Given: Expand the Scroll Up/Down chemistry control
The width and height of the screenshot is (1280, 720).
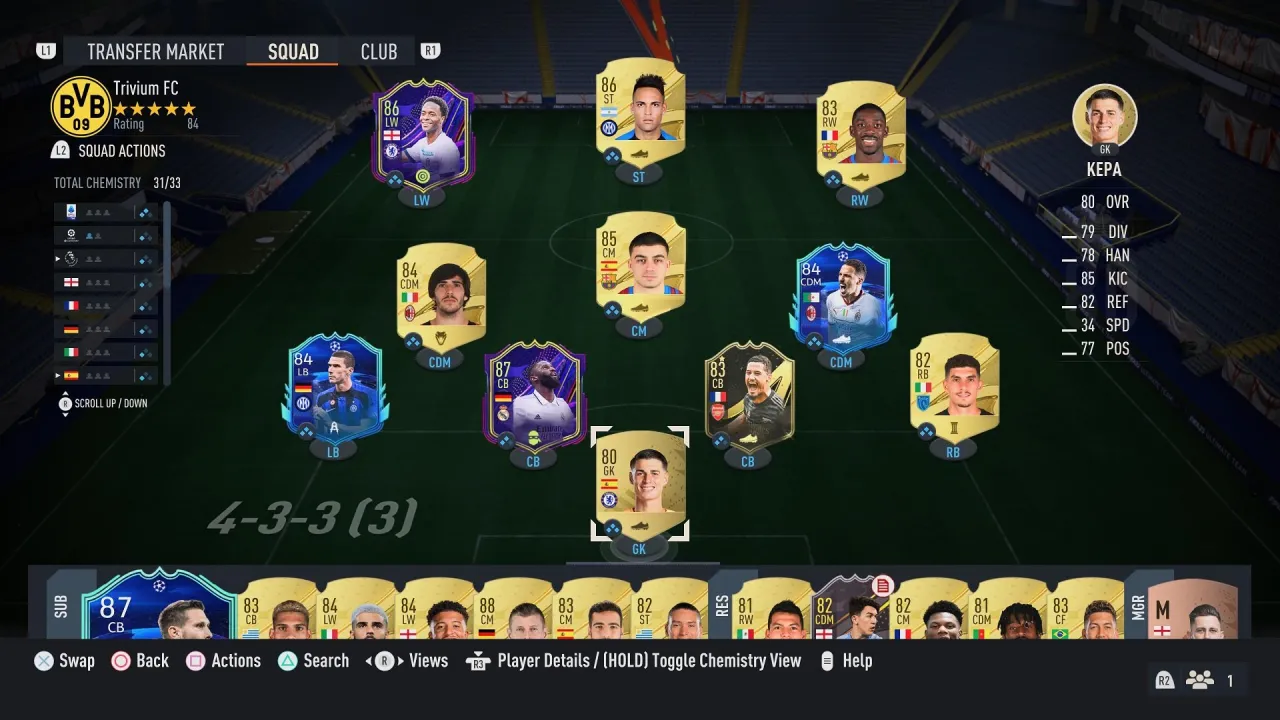Looking at the screenshot, I should (x=65, y=401).
